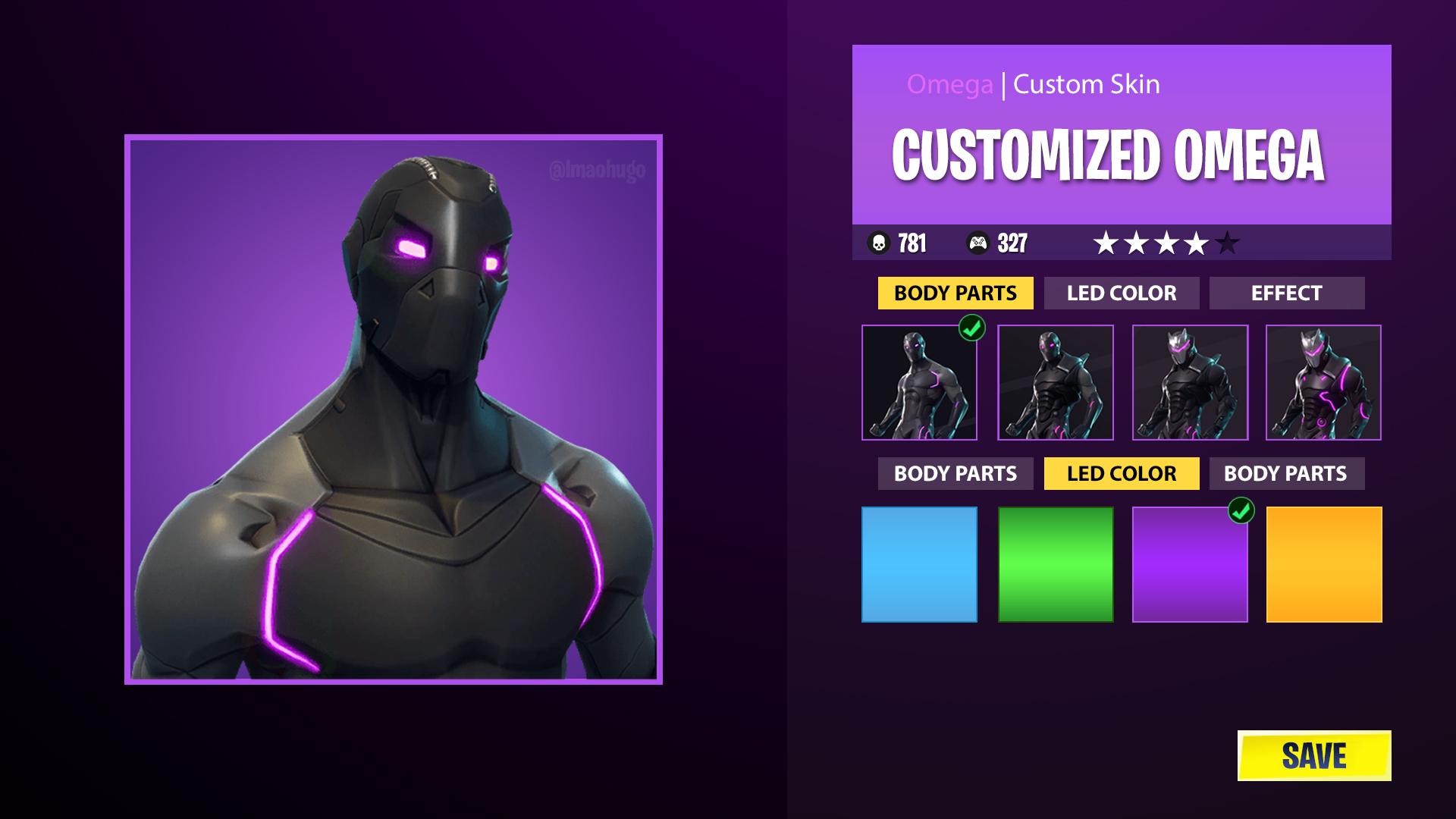Select the green LED color swatch
This screenshot has height=819, width=1456.
click(x=1055, y=565)
